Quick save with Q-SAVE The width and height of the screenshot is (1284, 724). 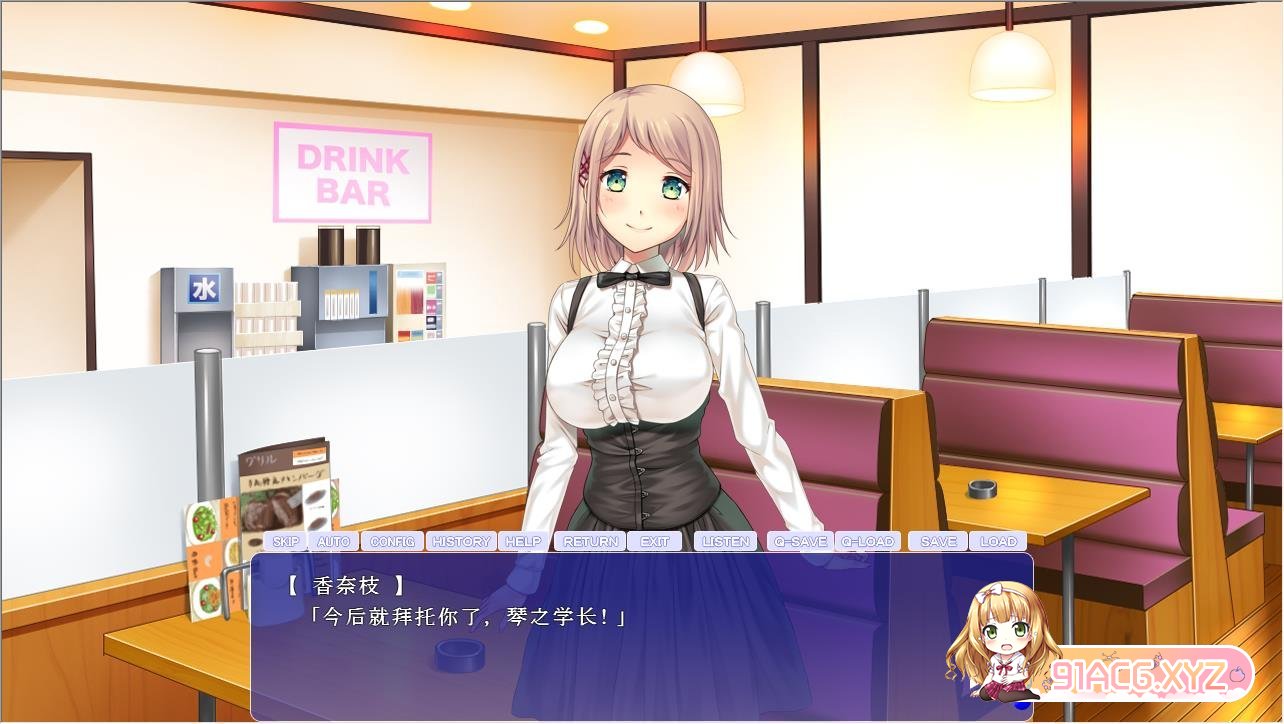pos(800,541)
